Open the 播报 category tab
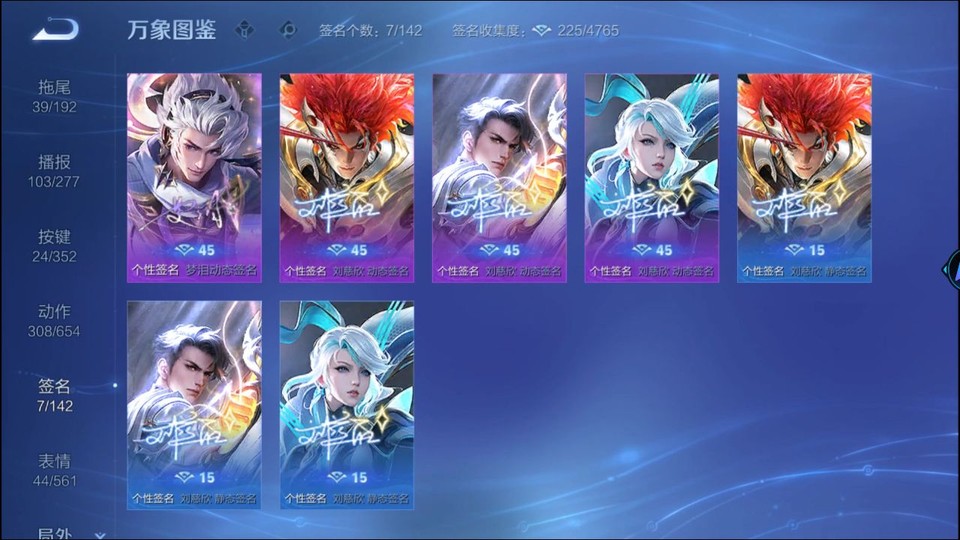Image resolution: width=960 pixels, height=540 pixels. [55, 171]
